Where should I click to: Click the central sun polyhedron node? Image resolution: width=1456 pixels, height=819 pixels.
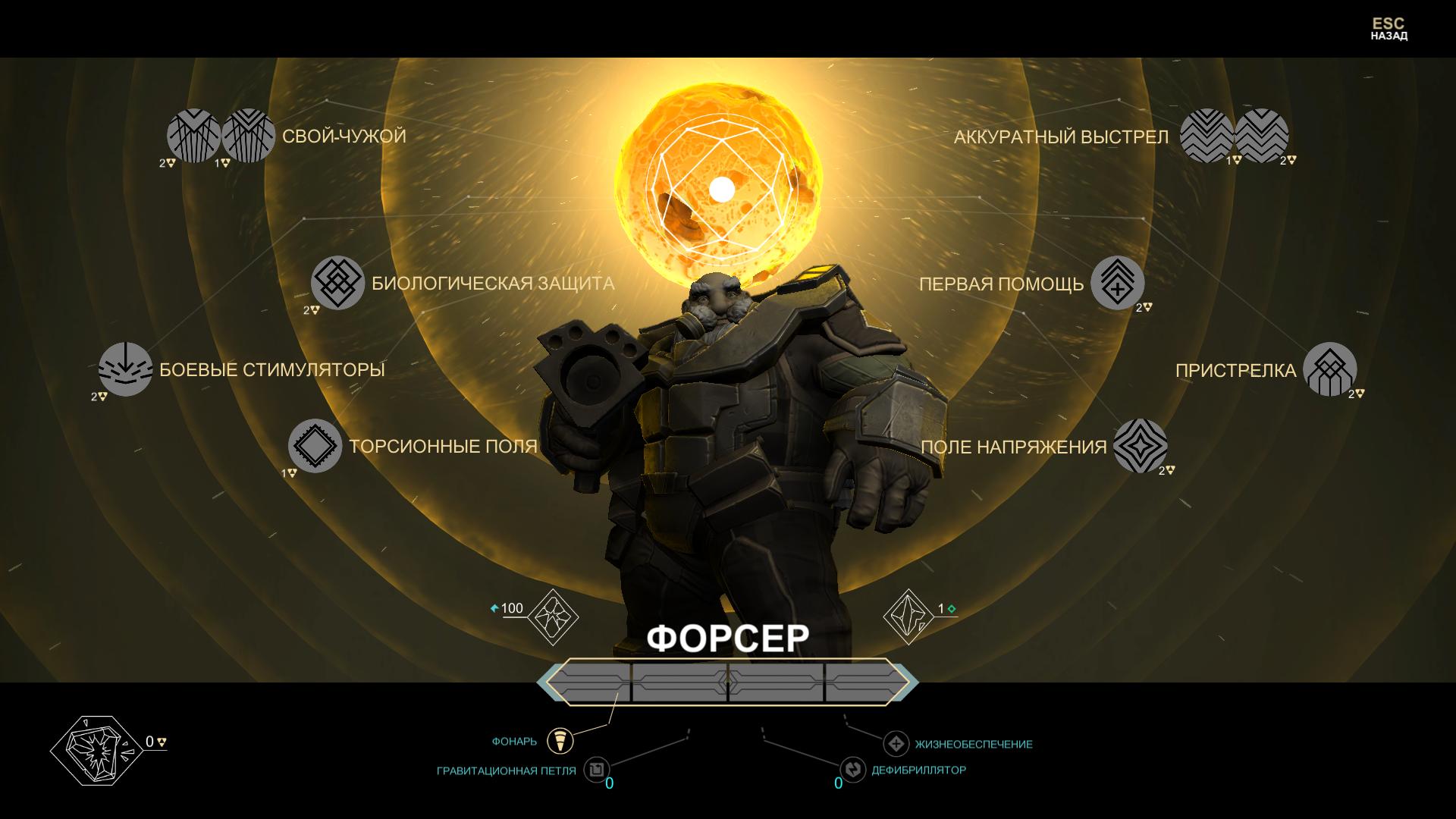pos(721,189)
